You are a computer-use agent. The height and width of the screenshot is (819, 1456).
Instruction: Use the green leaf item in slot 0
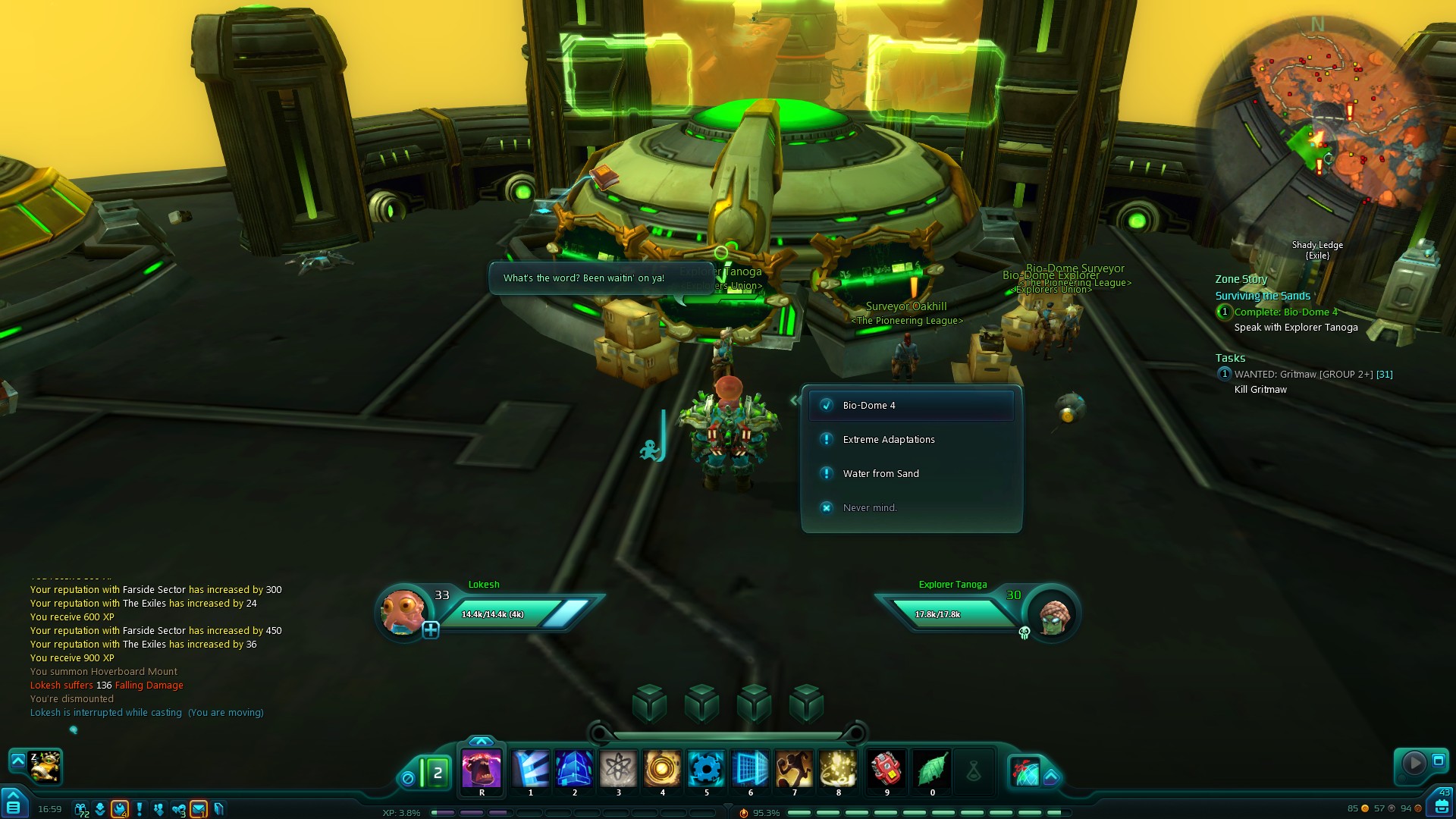(x=932, y=769)
